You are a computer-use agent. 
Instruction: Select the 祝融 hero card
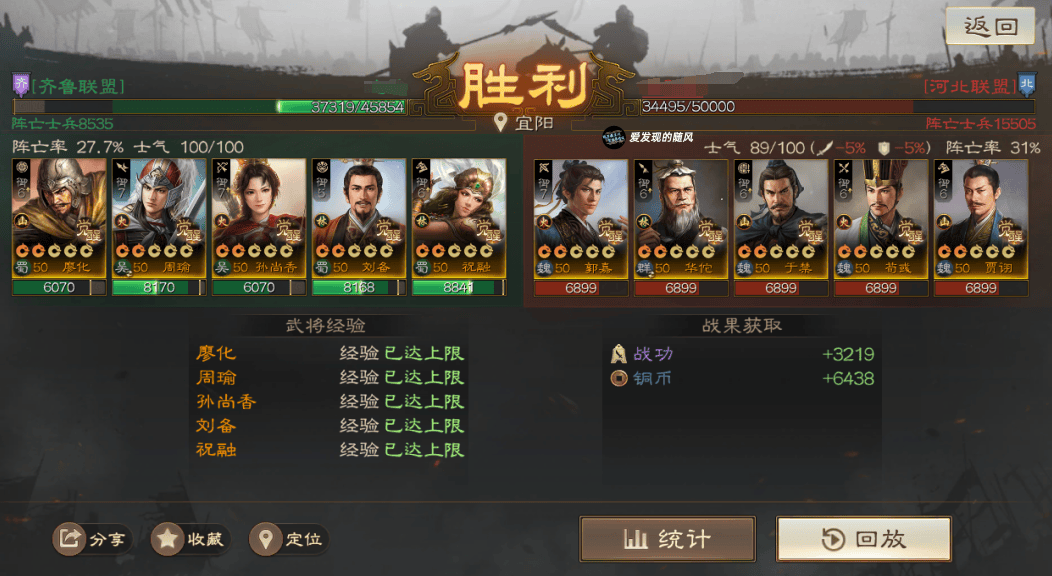click(x=459, y=218)
